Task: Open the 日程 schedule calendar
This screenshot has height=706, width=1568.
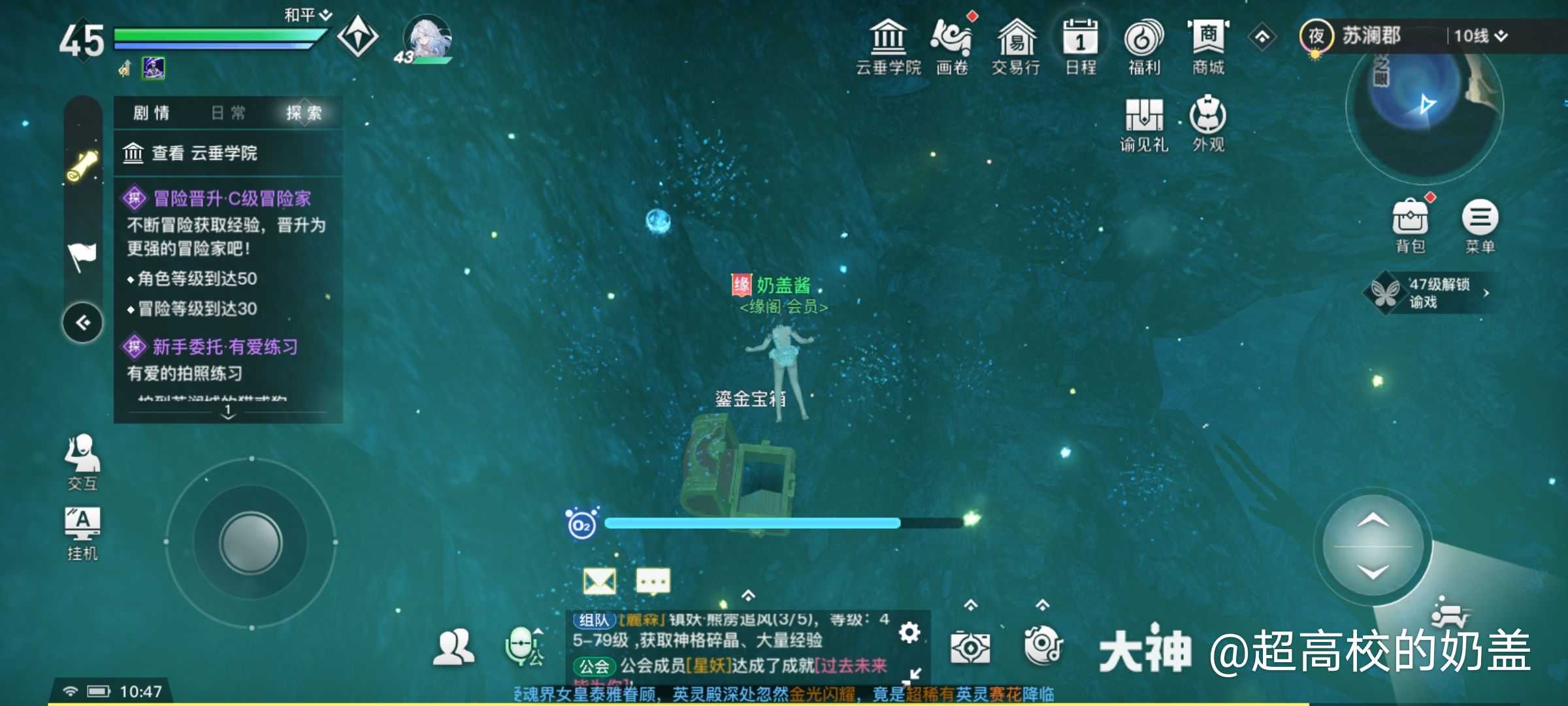Action: [1080, 46]
